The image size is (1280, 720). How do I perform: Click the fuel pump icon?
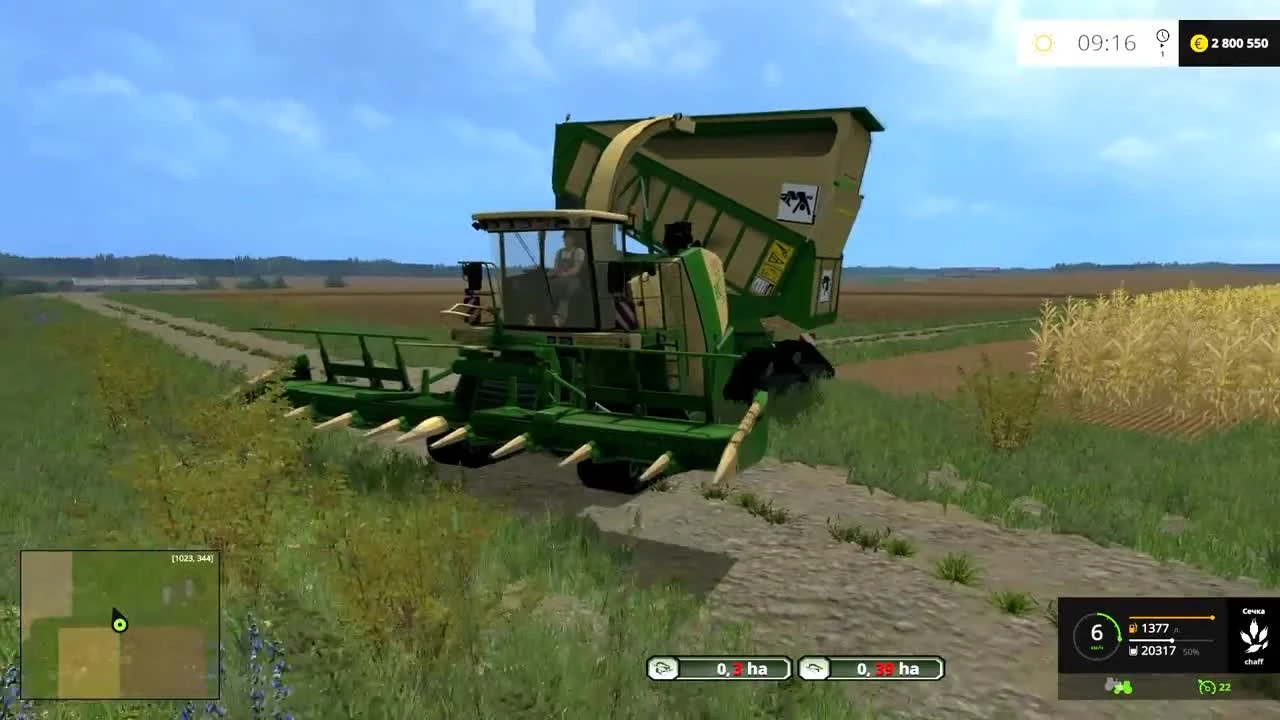click(1133, 628)
